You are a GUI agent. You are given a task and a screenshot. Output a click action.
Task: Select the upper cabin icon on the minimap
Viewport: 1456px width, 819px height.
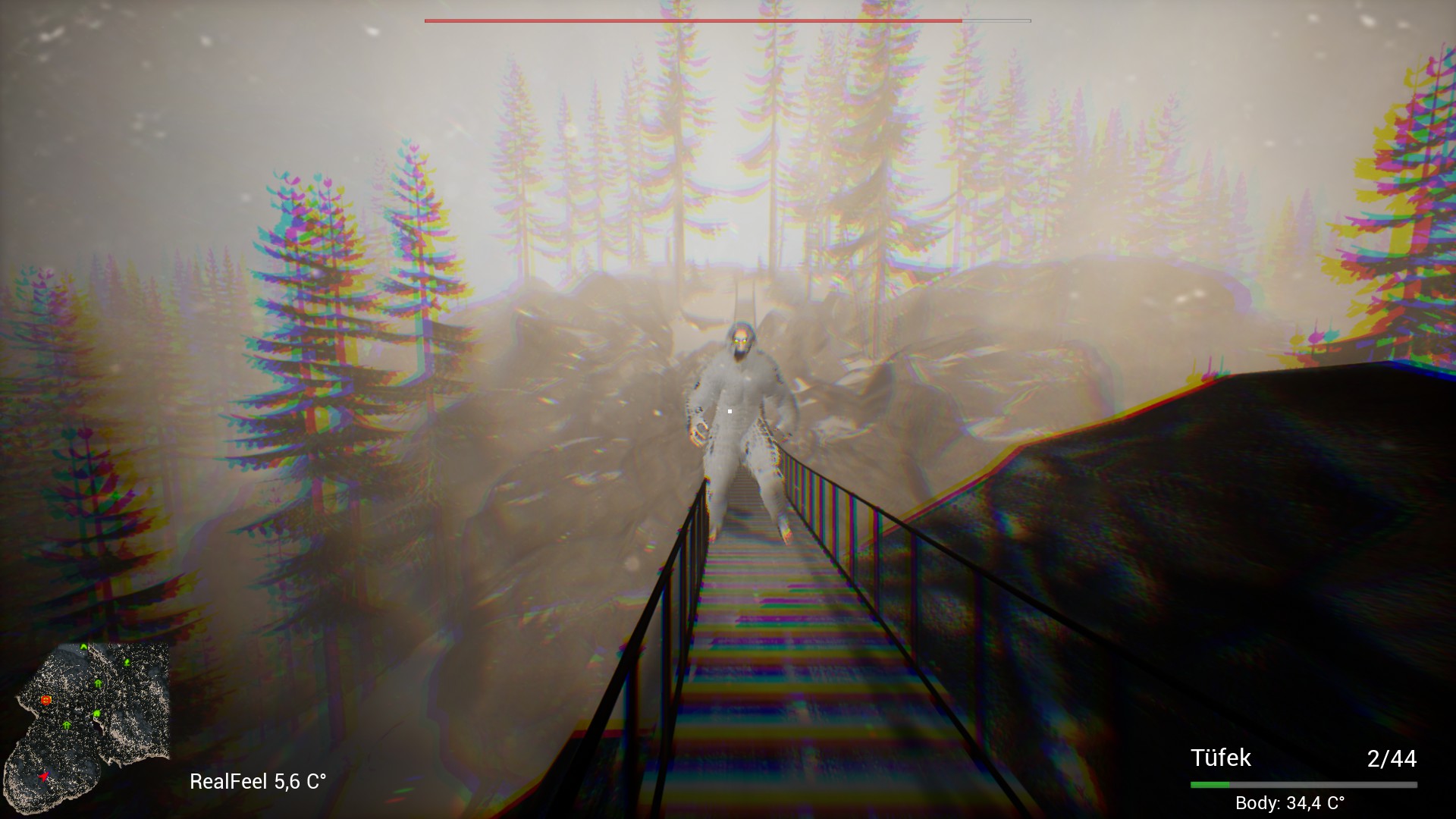pyautogui.click(x=98, y=683)
